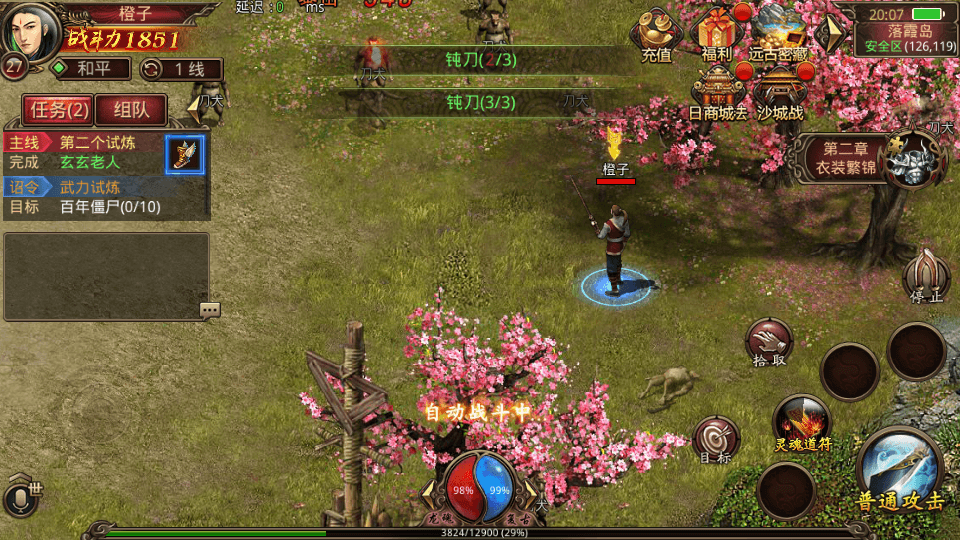Switch to the 组队 team tab
Image resolution: width=960 pixels, height=540 pixels.
[131, 110]
